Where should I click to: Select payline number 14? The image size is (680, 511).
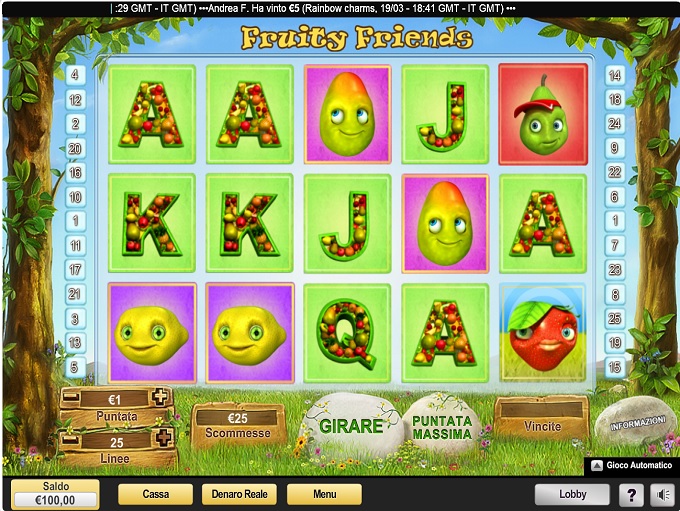pos(615,75)
